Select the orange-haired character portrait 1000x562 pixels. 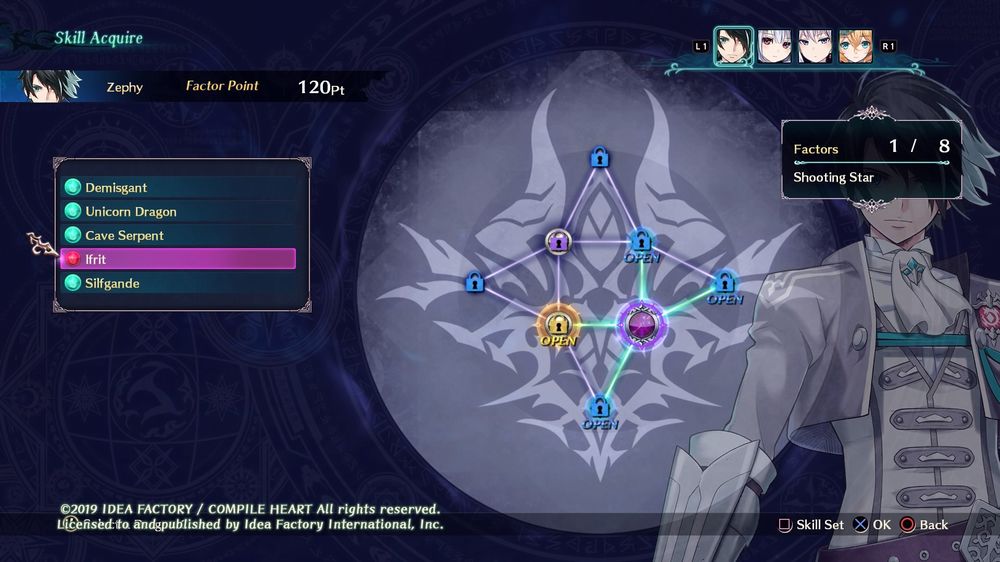tap(855, 46)
